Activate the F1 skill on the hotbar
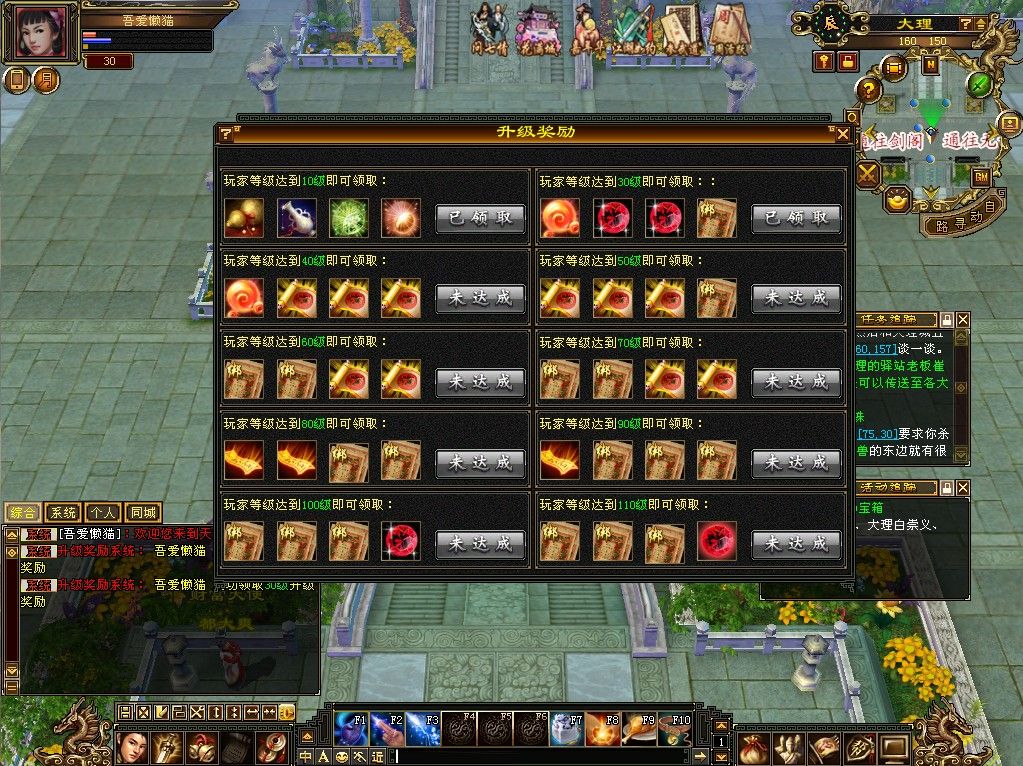1023x766 pixels. [x=351, y=729]
